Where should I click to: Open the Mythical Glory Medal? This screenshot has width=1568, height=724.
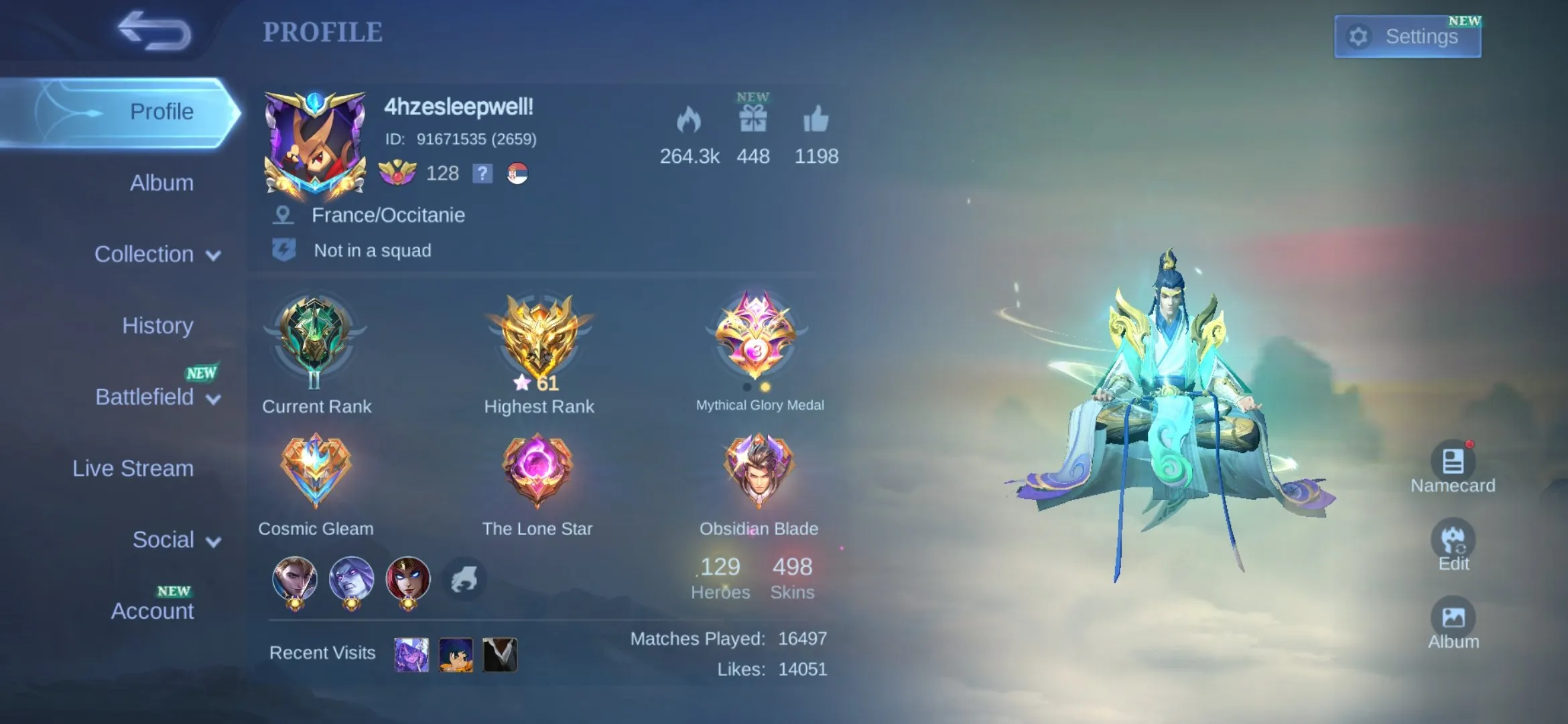pyautogui.click(x=757, y=335)
